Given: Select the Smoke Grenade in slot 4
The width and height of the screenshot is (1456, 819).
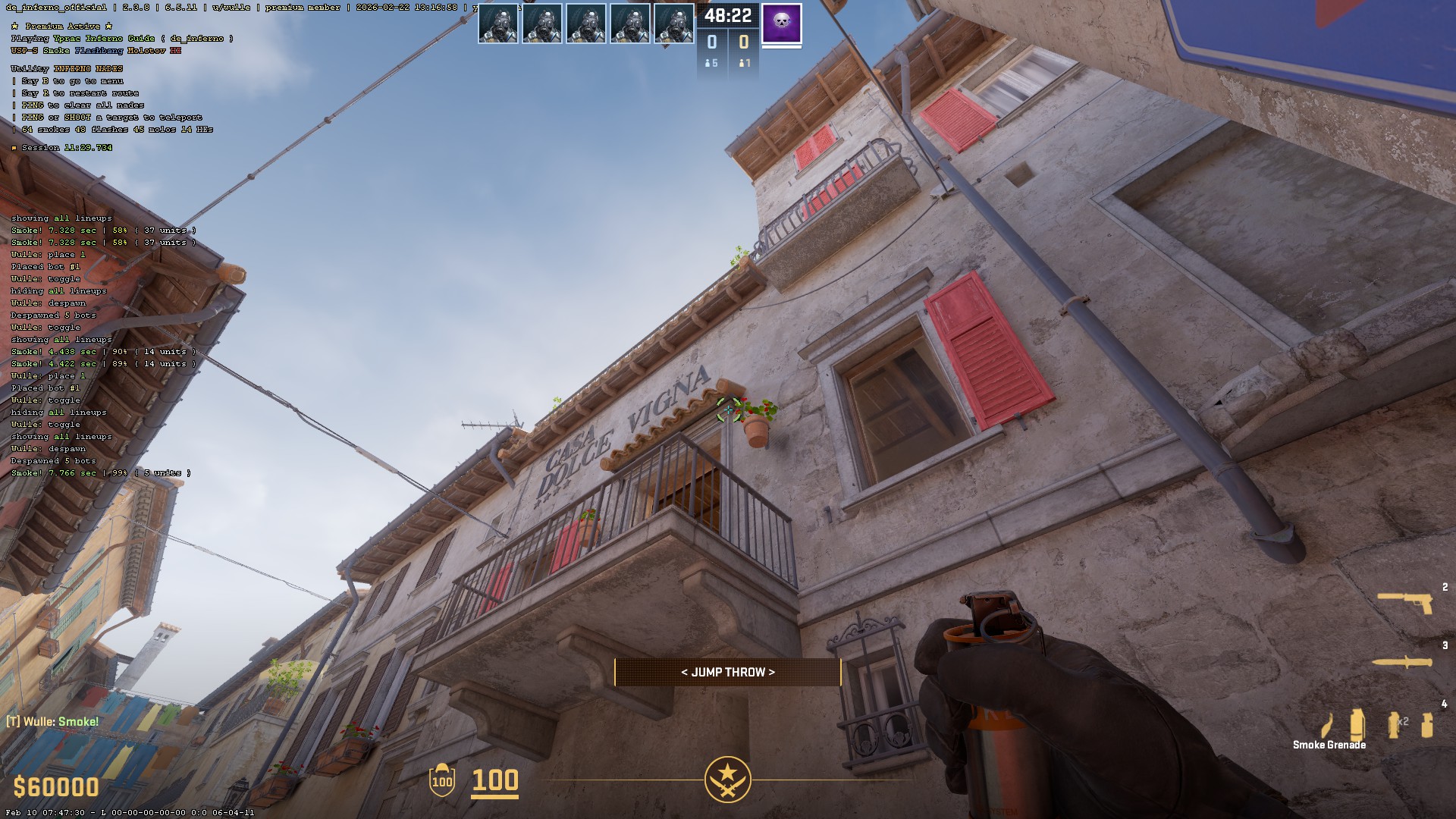Looking at the screenshot, I should pyautogui.click(x=1359, y=724).
